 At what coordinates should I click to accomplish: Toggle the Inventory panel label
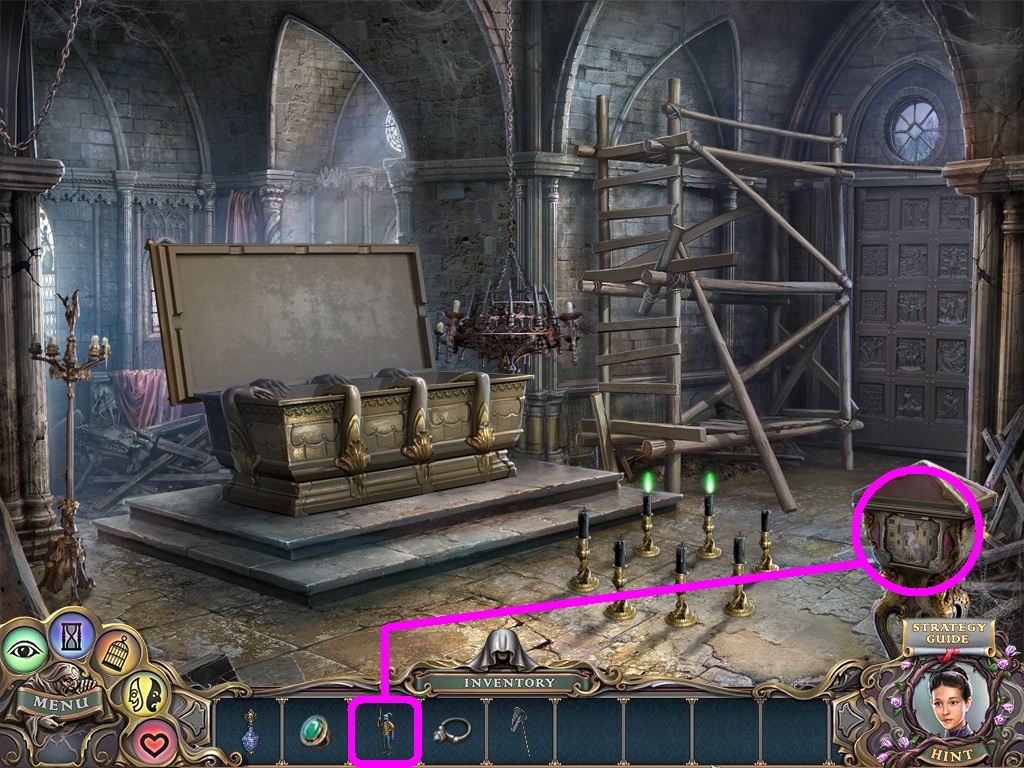coord(508,682)
